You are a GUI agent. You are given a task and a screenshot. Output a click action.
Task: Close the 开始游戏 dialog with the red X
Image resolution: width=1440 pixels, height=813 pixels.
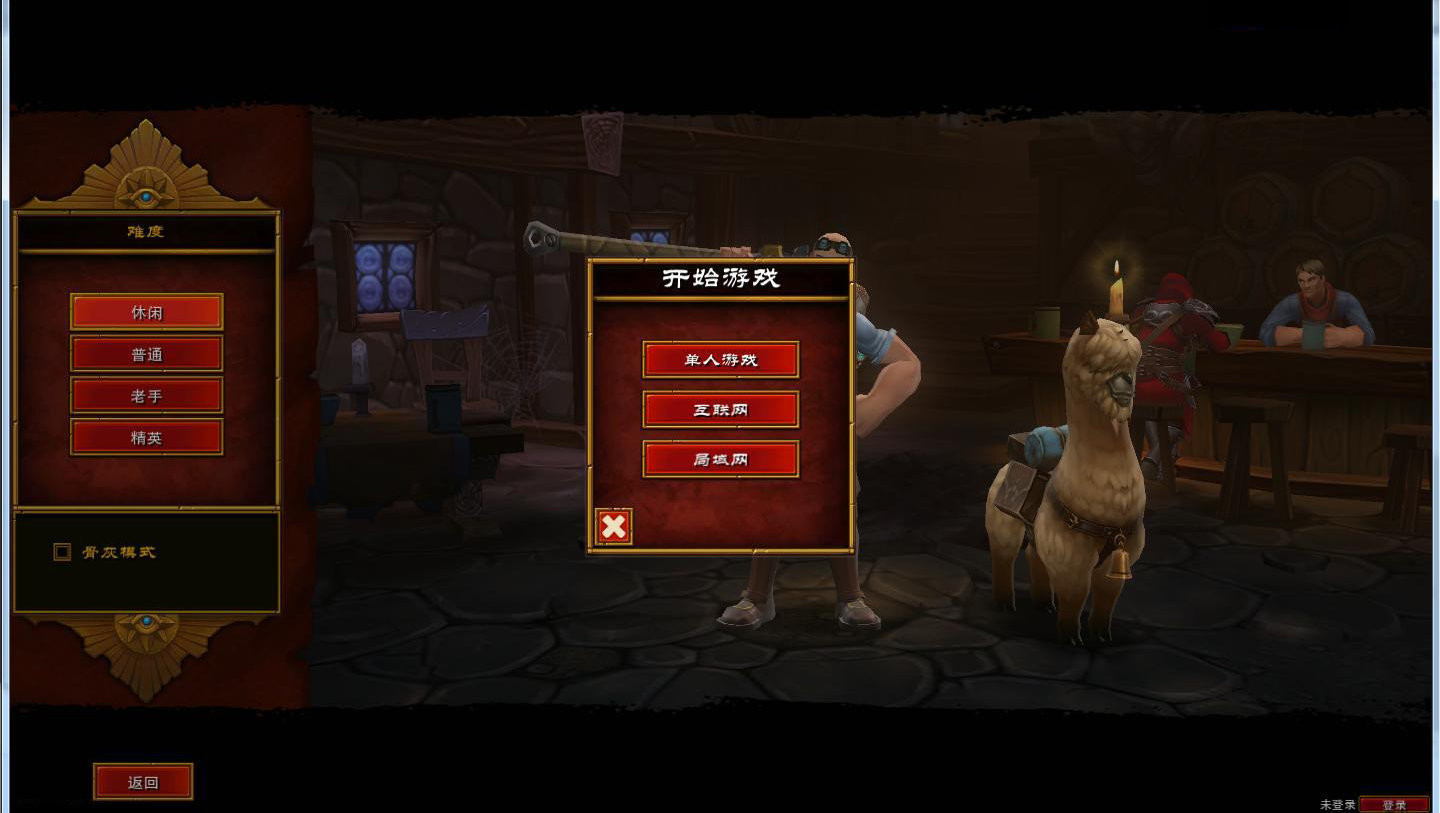point(613,525)
